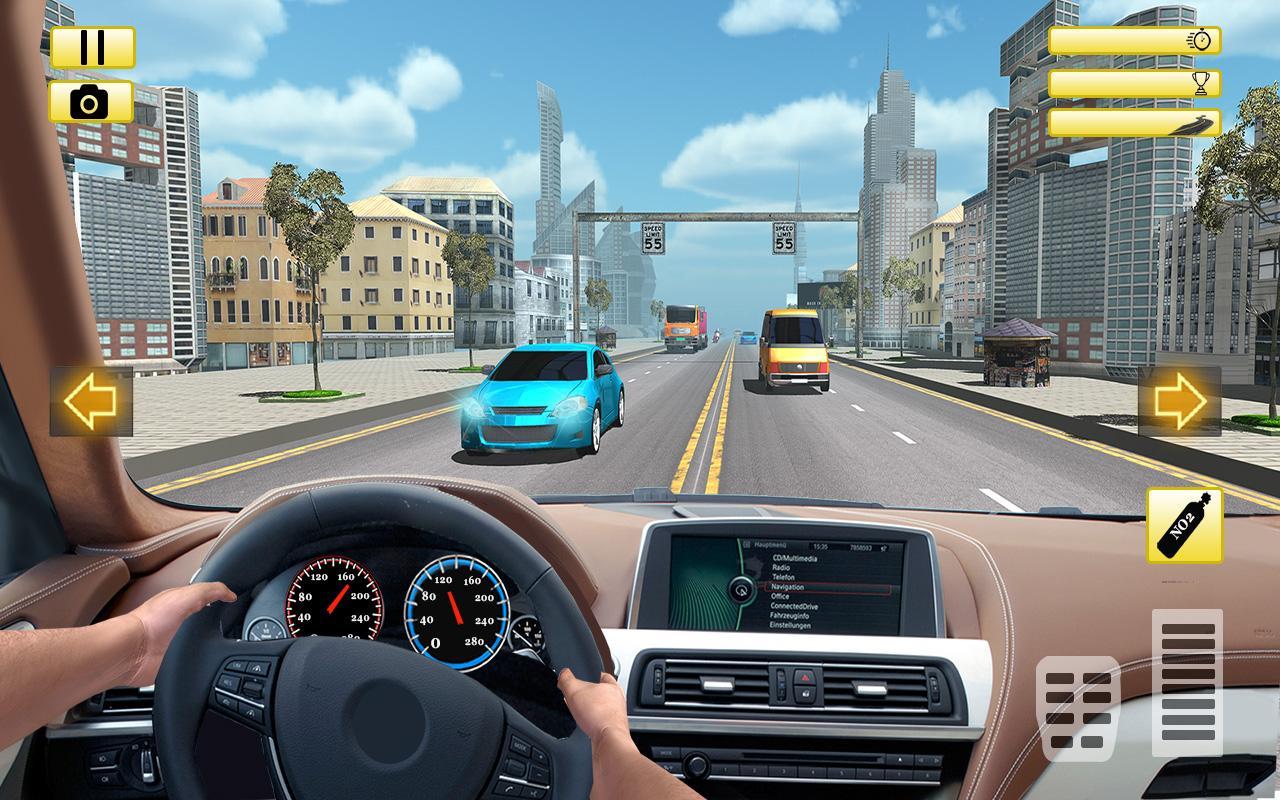
Task: Select Navigation in the infotainment menu
Action: [789, 587]
